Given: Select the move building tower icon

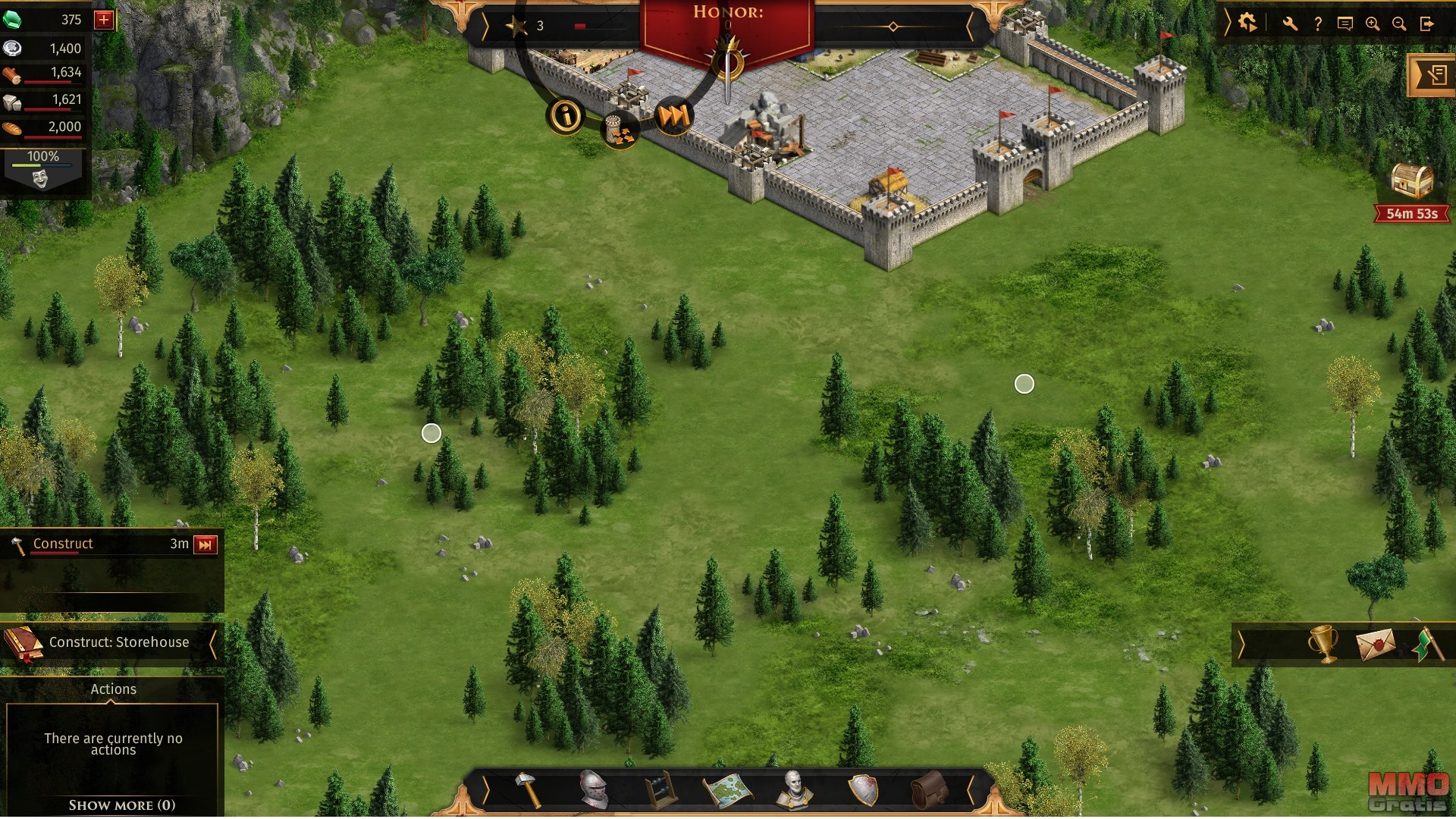Looking at the screenshot, I should [620, 130].
